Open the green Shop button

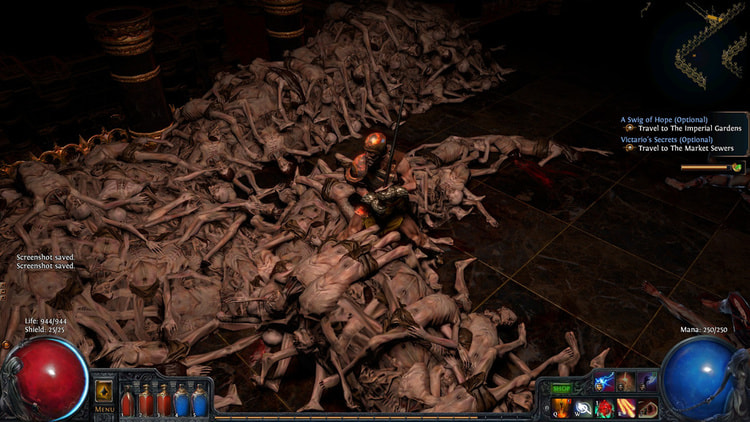(x=562, y=388)
